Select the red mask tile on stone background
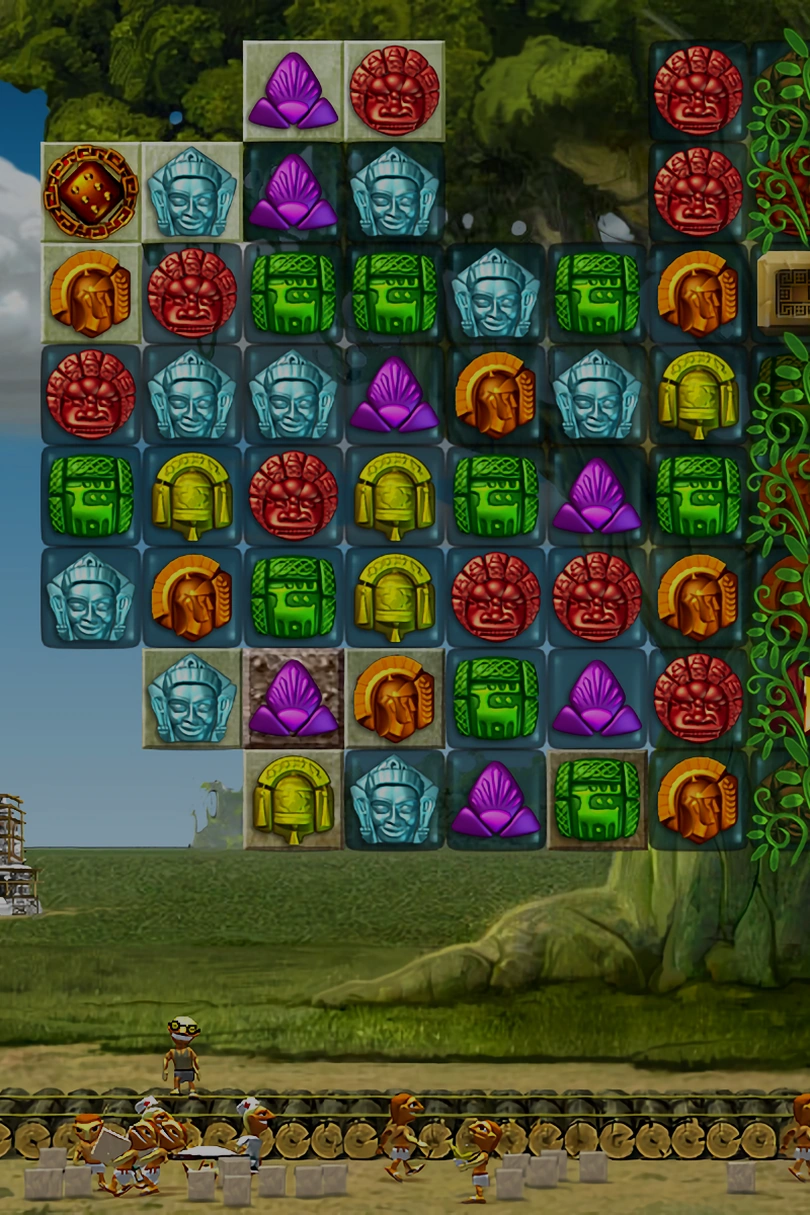 tap(394, 90)
